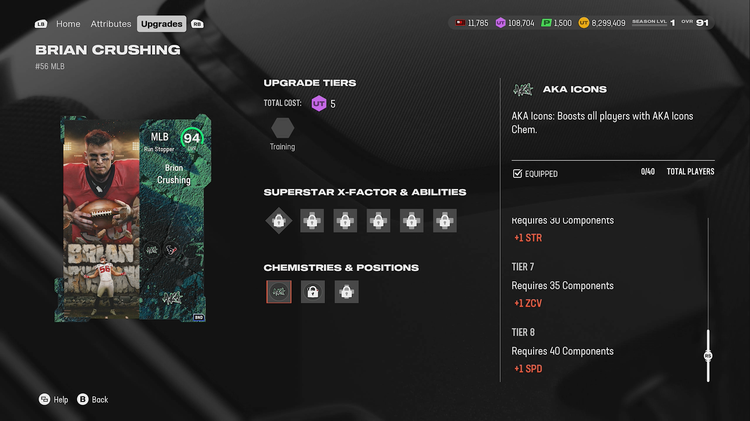Open the Attributes tab
750x421 pixels.
pyautogui.click(x=111, y=23)
